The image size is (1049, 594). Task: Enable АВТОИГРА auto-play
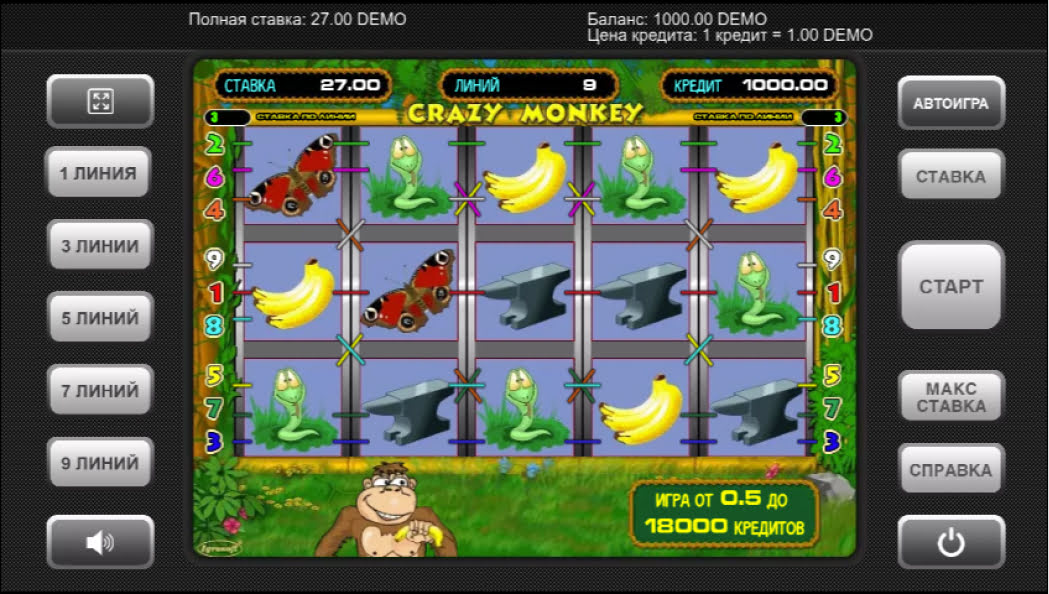point(950,103)
